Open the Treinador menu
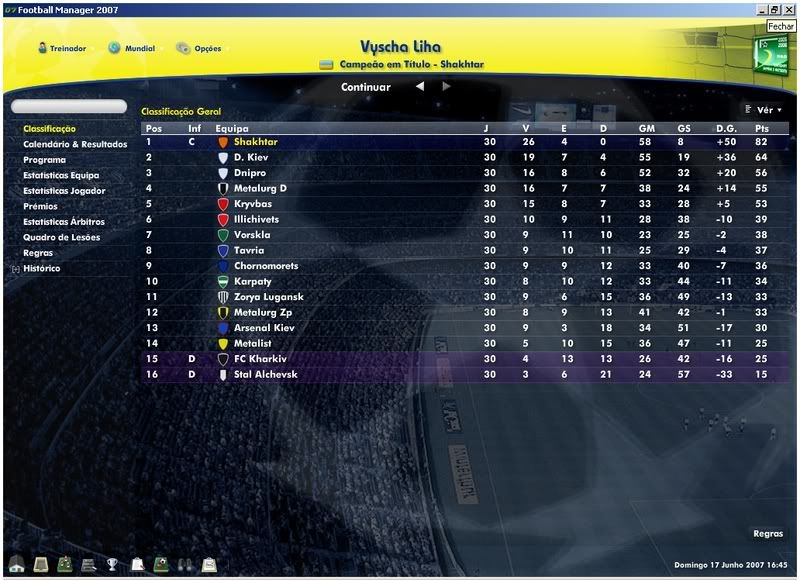Viewport: 800px width, 580px height. 62,48
